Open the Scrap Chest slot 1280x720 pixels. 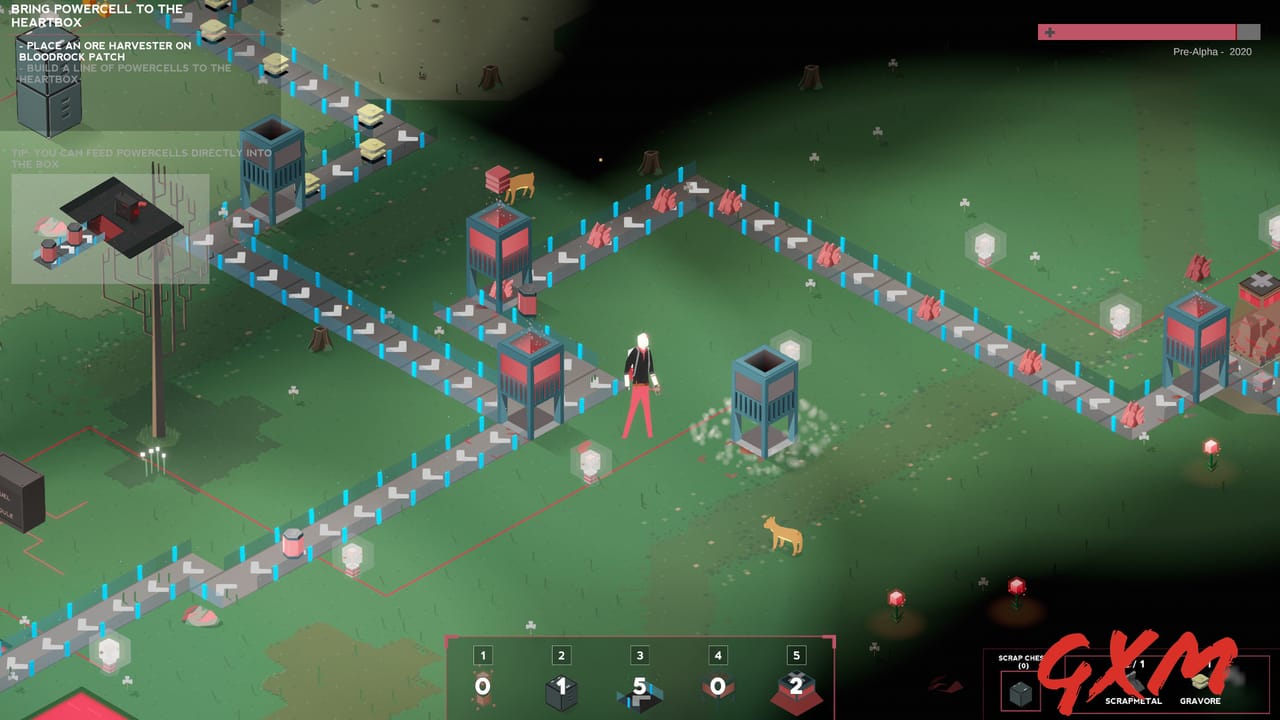[x=1022, y=690]
